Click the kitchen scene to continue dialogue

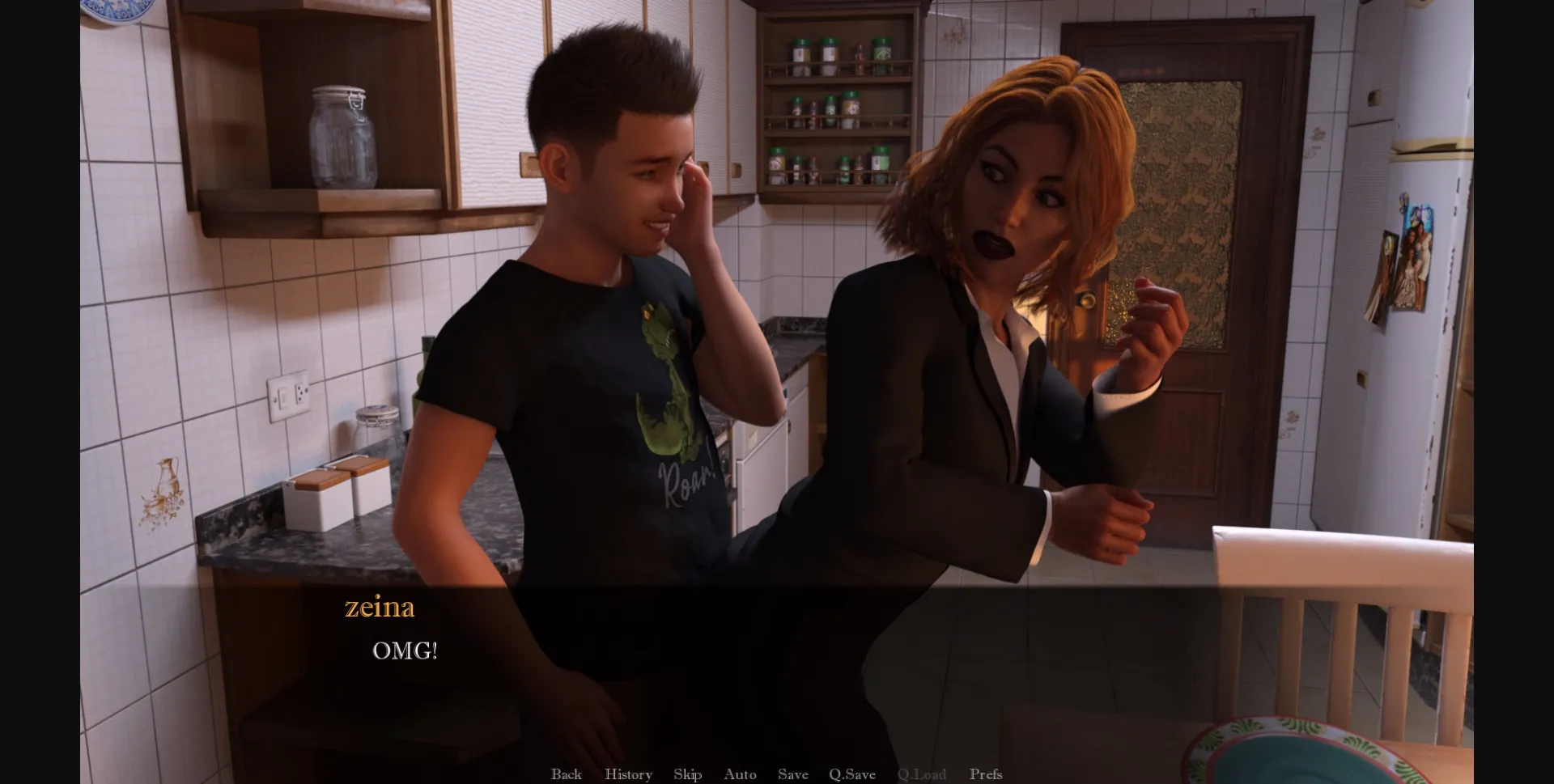click(777, 324)
